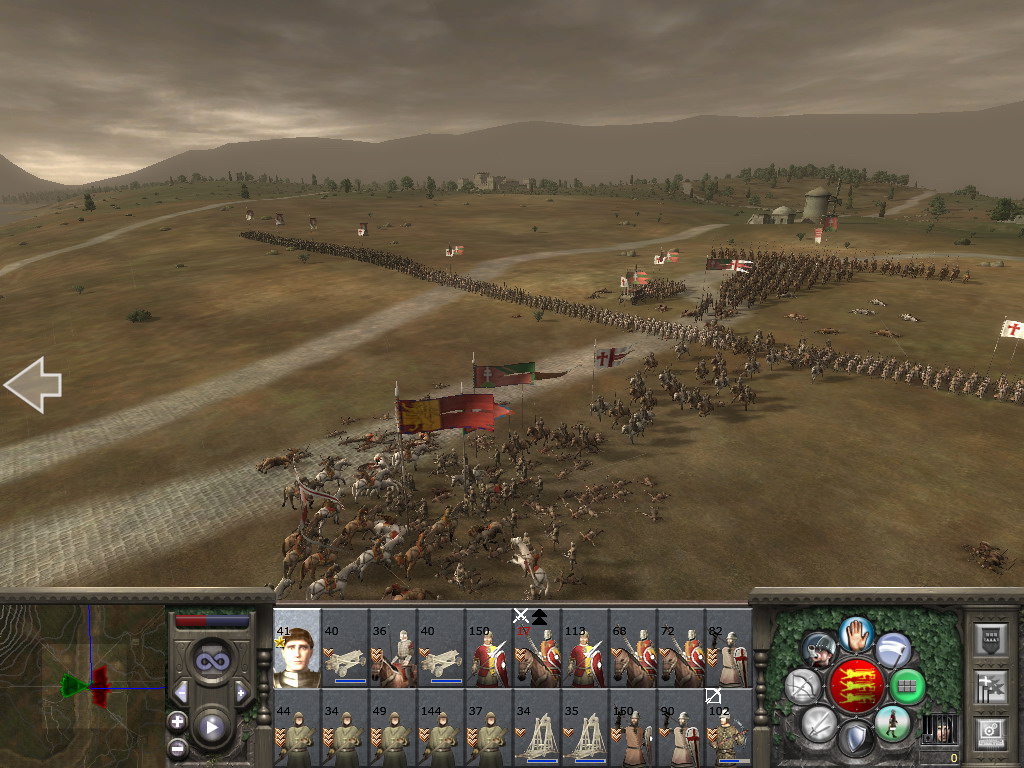Click the red three-lions faction emblem
The height and width of the screenshot is (768, 1024).
click(856, 686)
